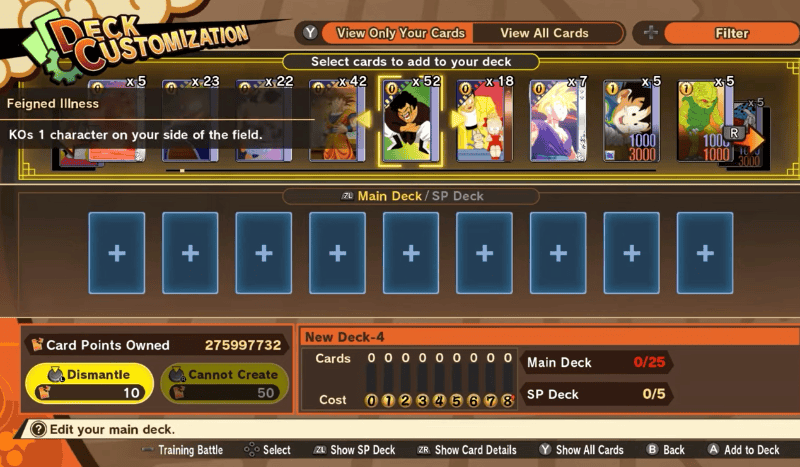Select the highlighted Feigned Illness card

point(412,122)
